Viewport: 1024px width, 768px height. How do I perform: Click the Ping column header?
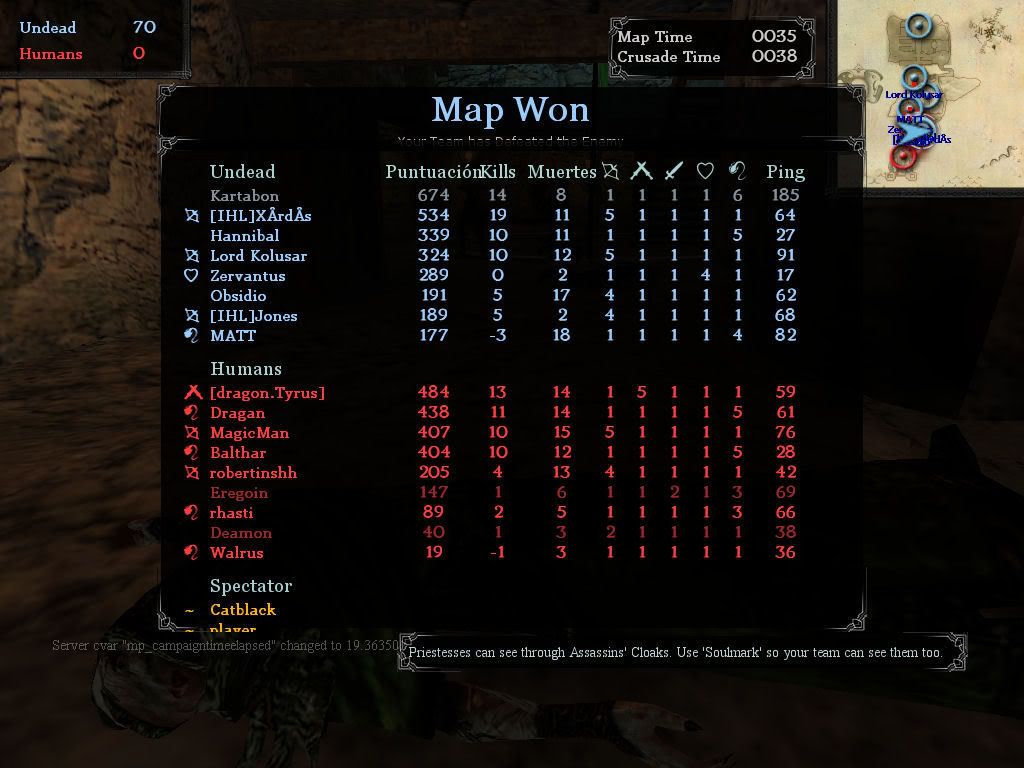click(x=785, y=172)
